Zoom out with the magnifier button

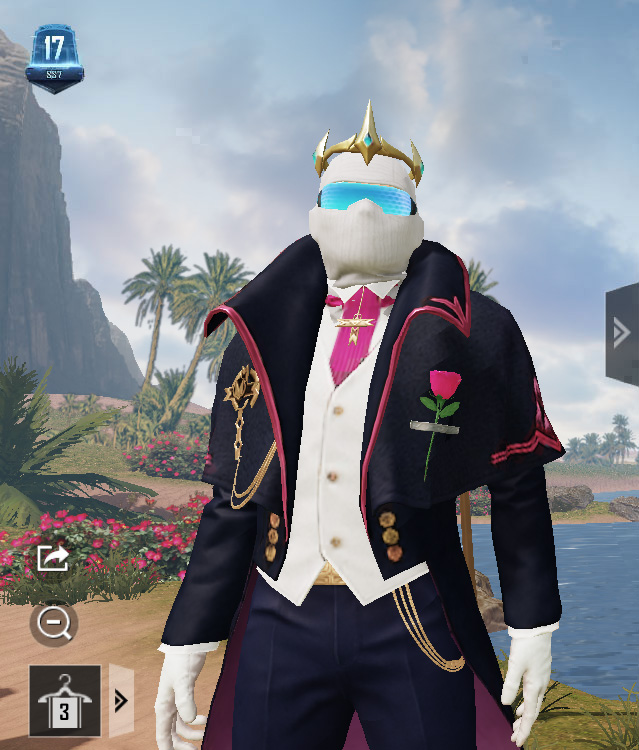tap(52, 624)
